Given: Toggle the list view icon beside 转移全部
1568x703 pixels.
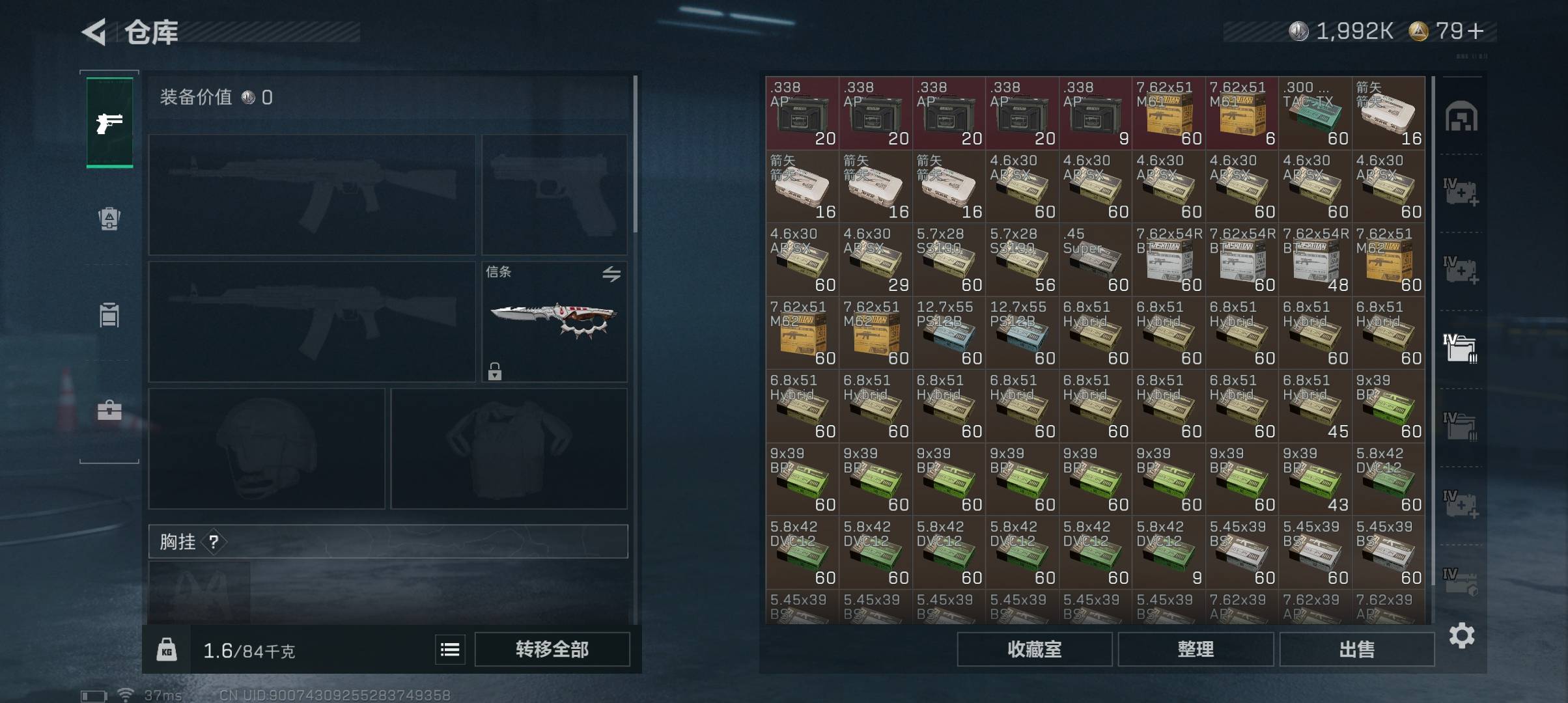Looking at the screenshot, I should click(450, 649).
